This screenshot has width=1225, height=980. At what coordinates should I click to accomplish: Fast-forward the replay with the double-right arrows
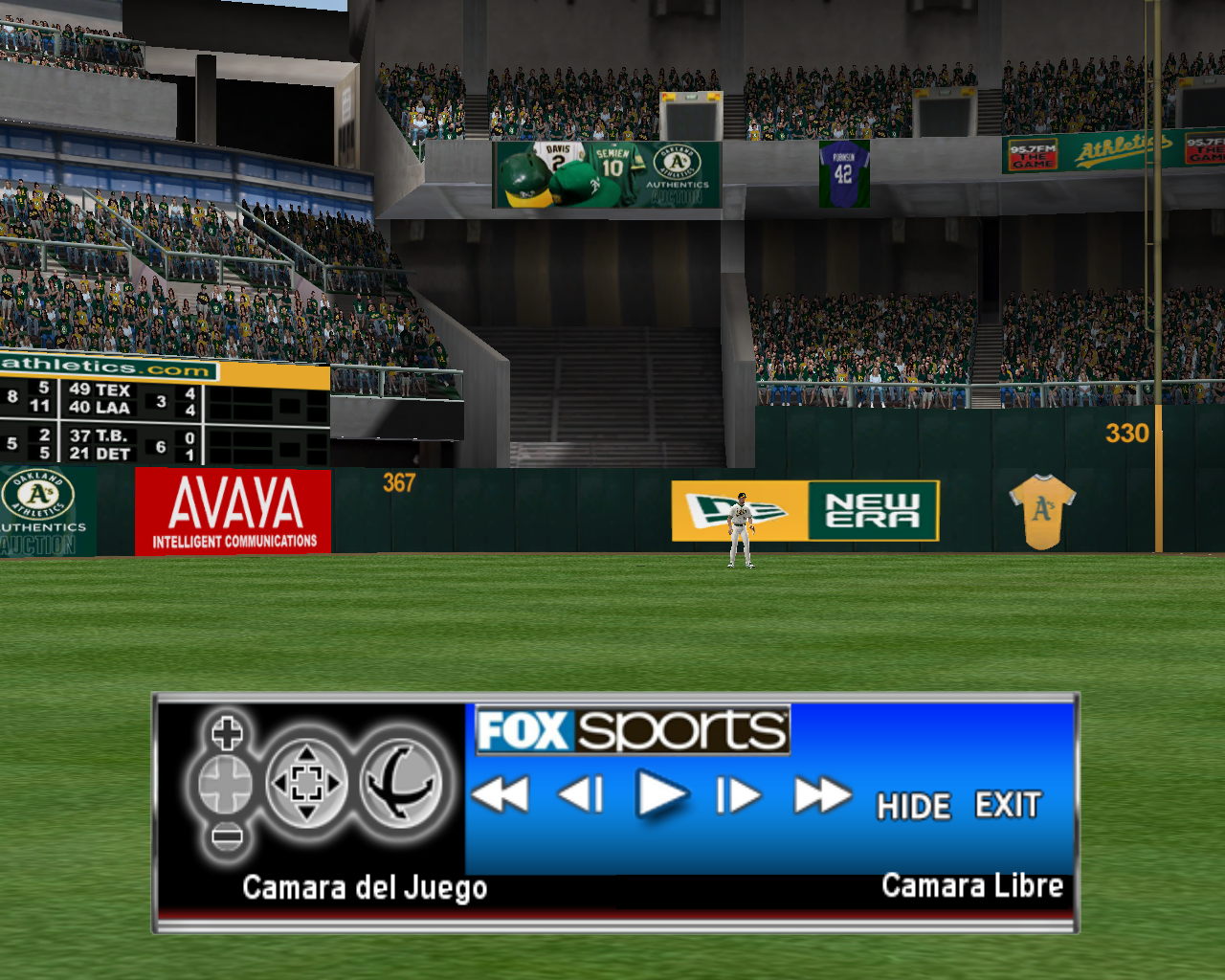point(822,795)
